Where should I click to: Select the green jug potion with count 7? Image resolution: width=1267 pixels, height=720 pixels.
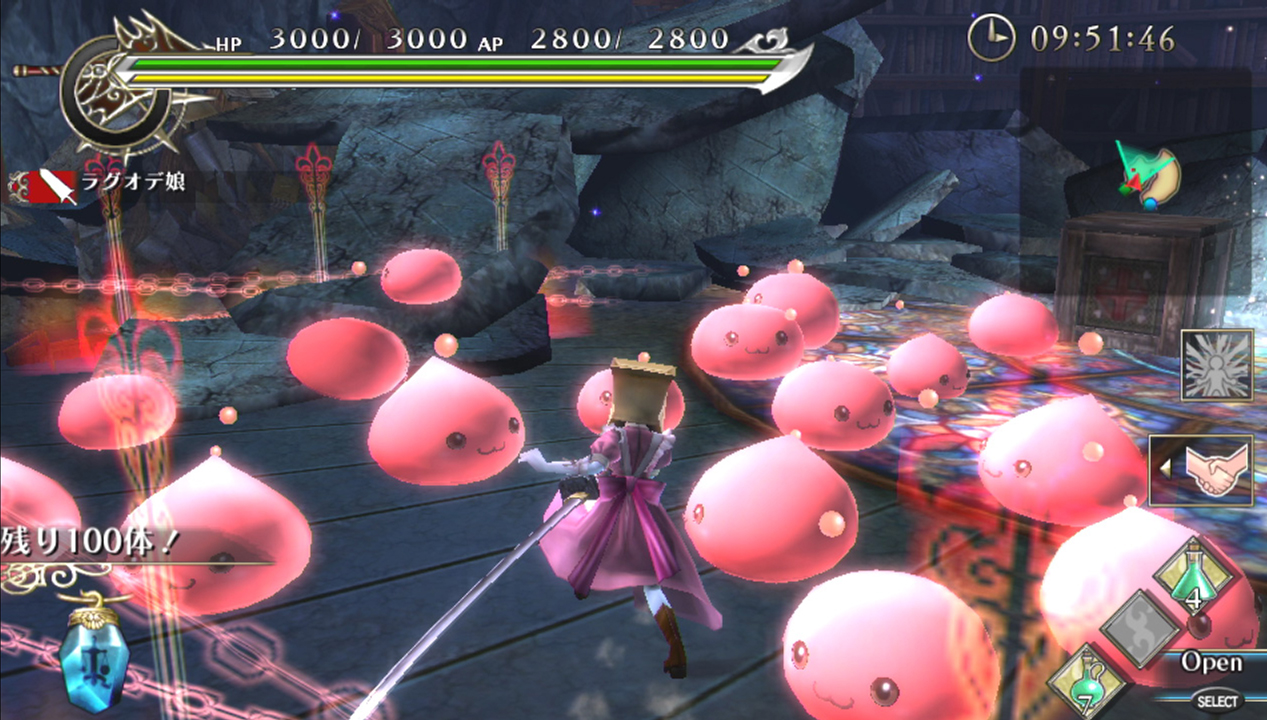[x=1085, y=681]
